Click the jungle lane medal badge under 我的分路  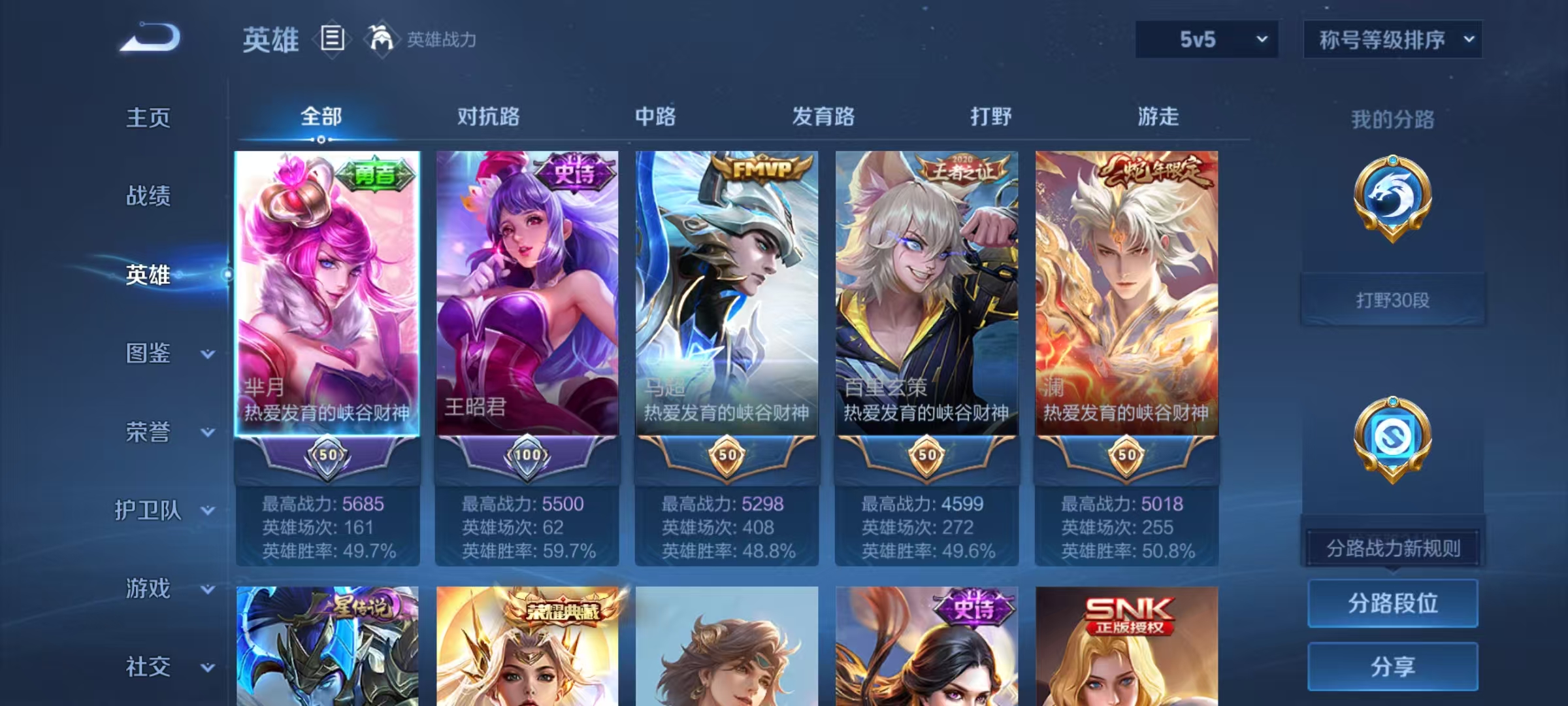pyautogui.click(x=1393, y=216)
